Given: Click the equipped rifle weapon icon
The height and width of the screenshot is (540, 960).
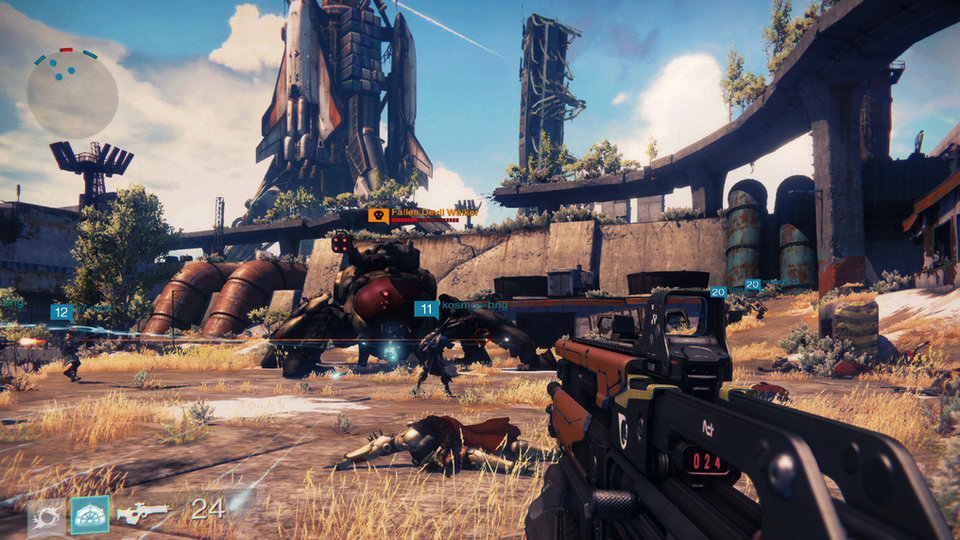Looking at the screenshot, I should [142, 514].
